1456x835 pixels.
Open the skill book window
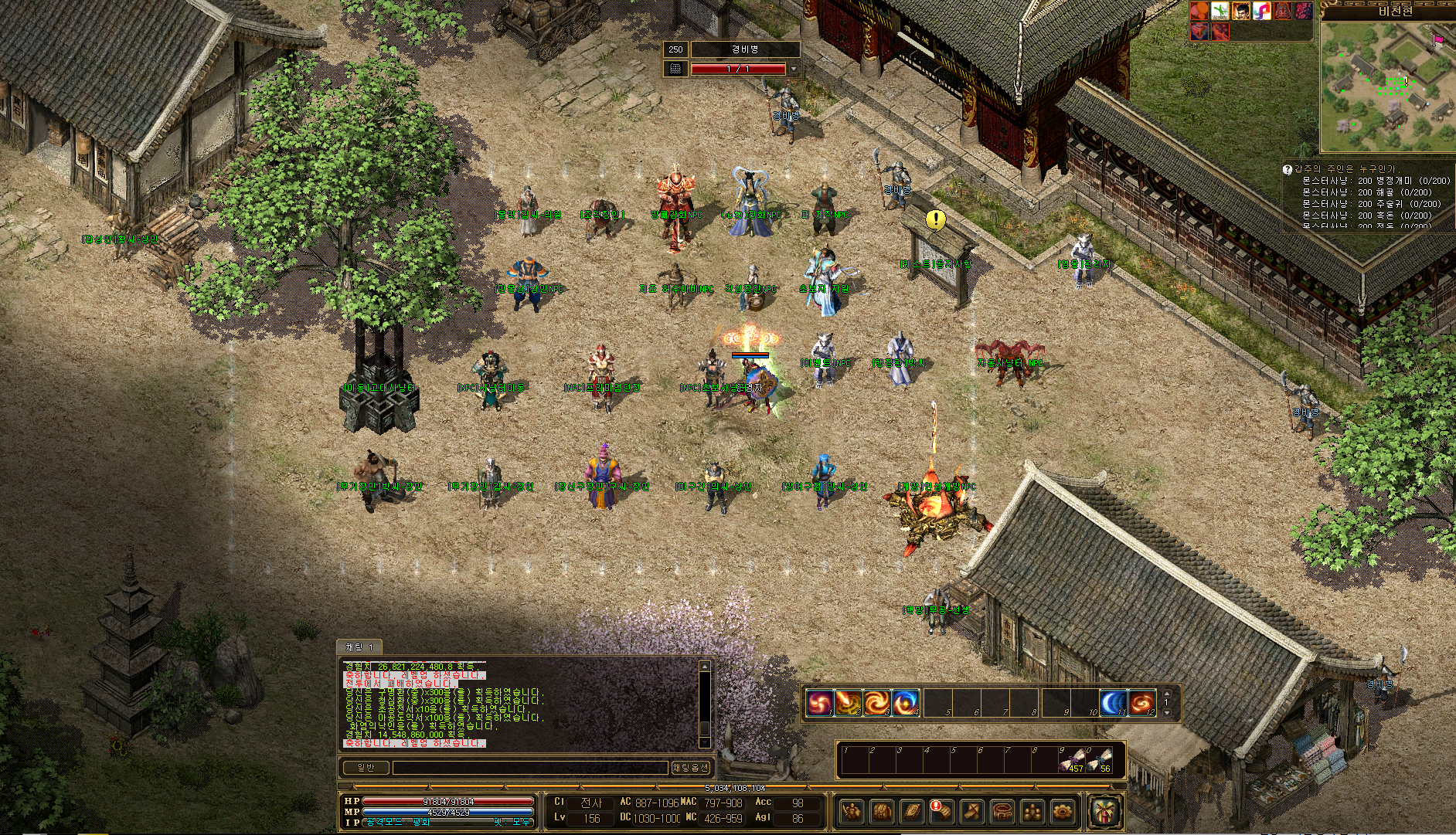pos(912,811)
